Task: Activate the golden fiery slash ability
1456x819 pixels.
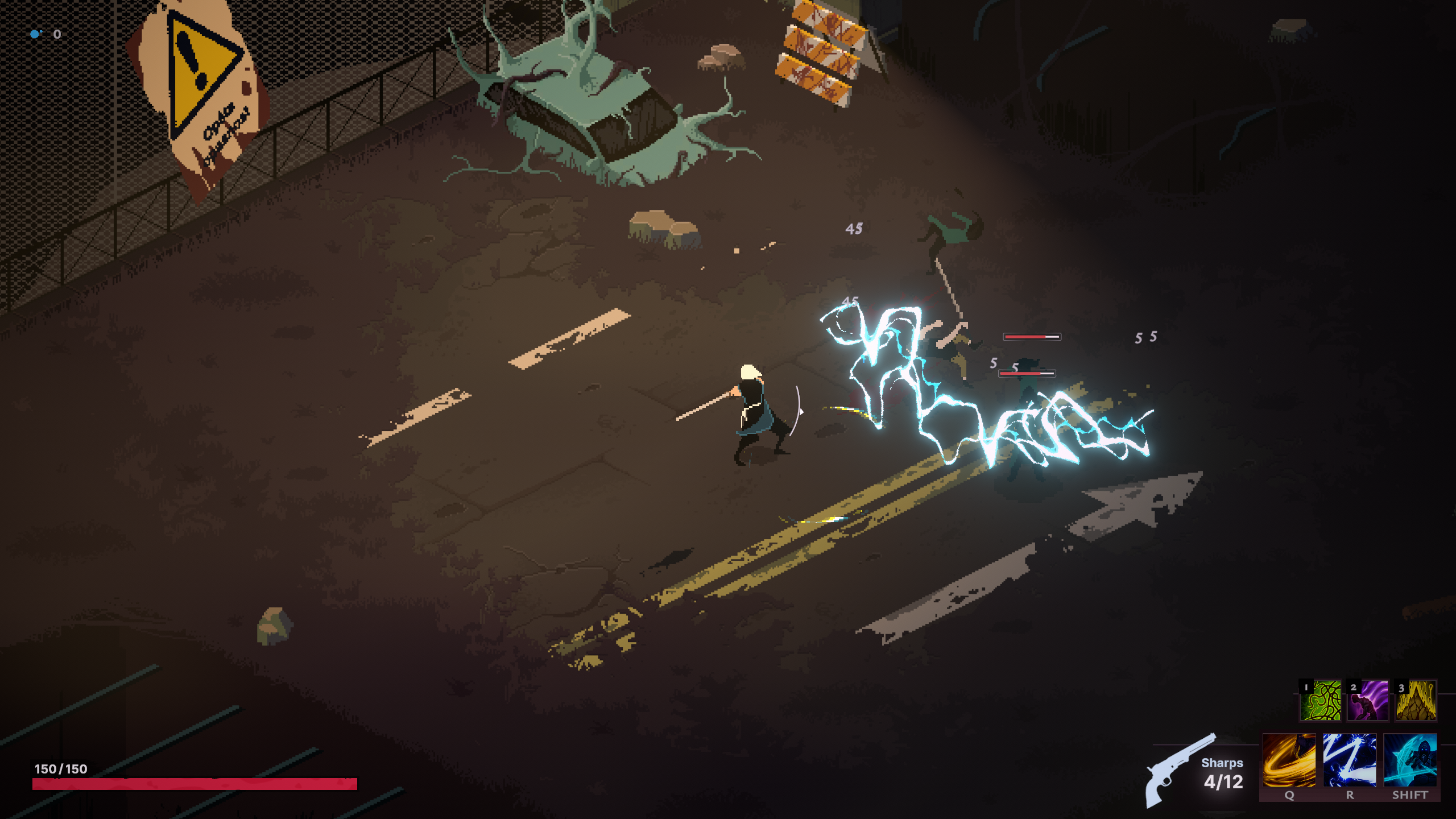Action: click(x=1289, y=760)
